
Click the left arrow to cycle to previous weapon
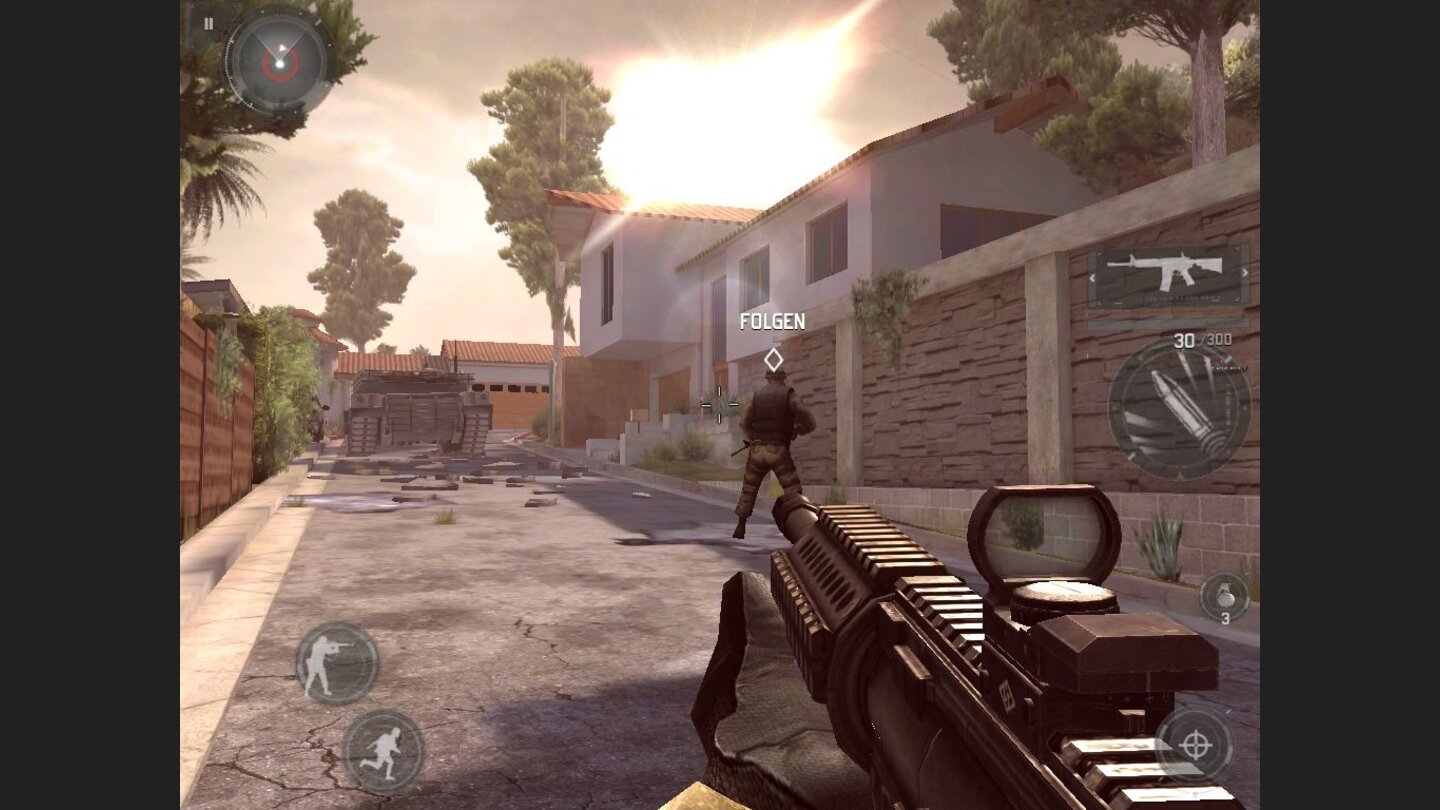click(x=1091, y=278)
